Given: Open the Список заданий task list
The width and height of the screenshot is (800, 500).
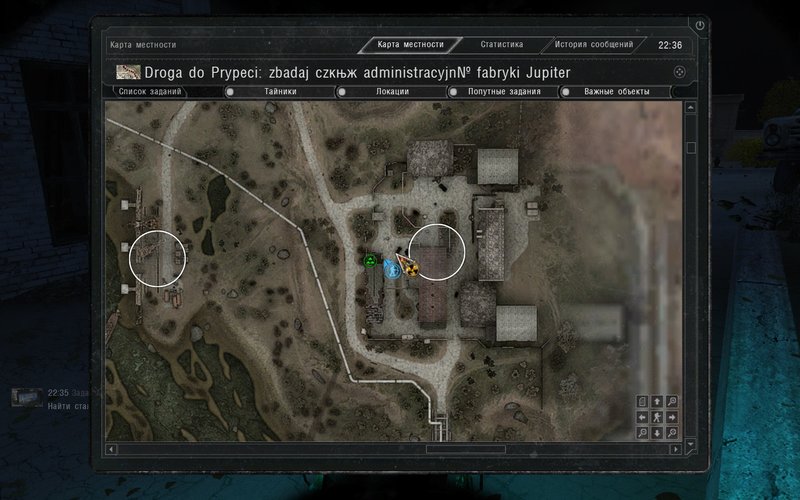Looking at the screenshot, I should click(x=150, y=92).
